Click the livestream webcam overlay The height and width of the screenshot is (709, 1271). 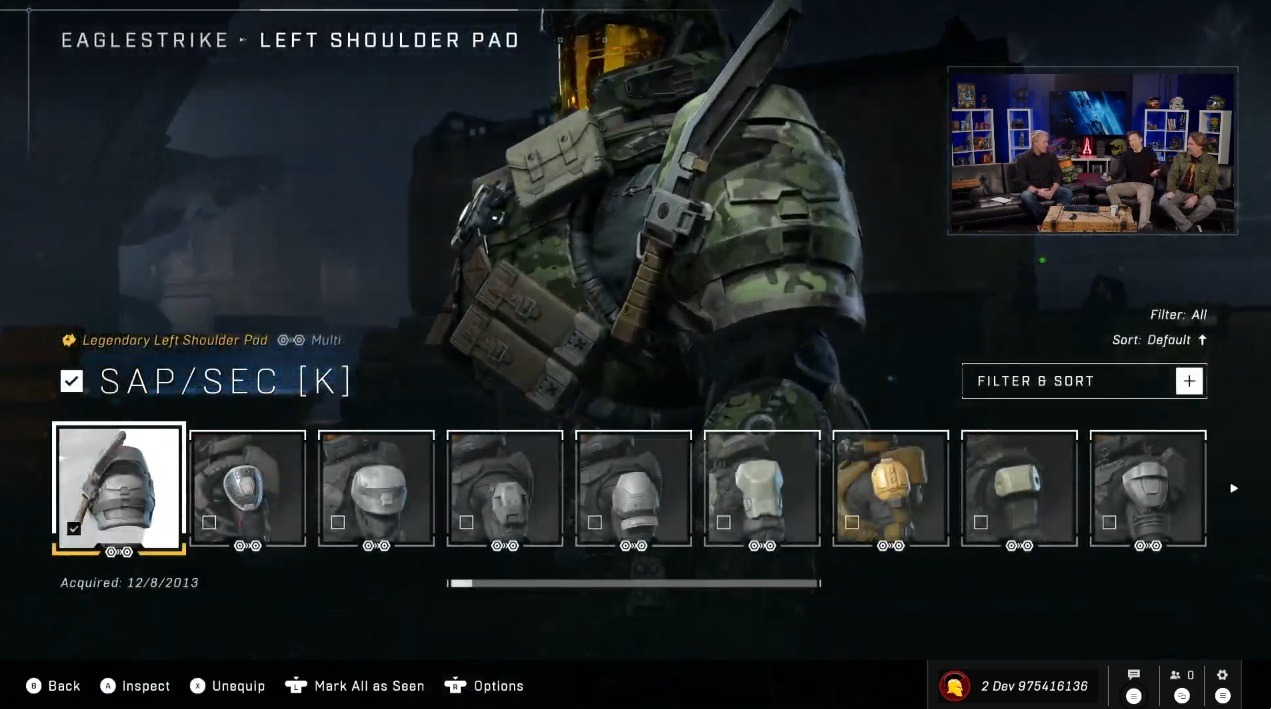[1092, 151]
